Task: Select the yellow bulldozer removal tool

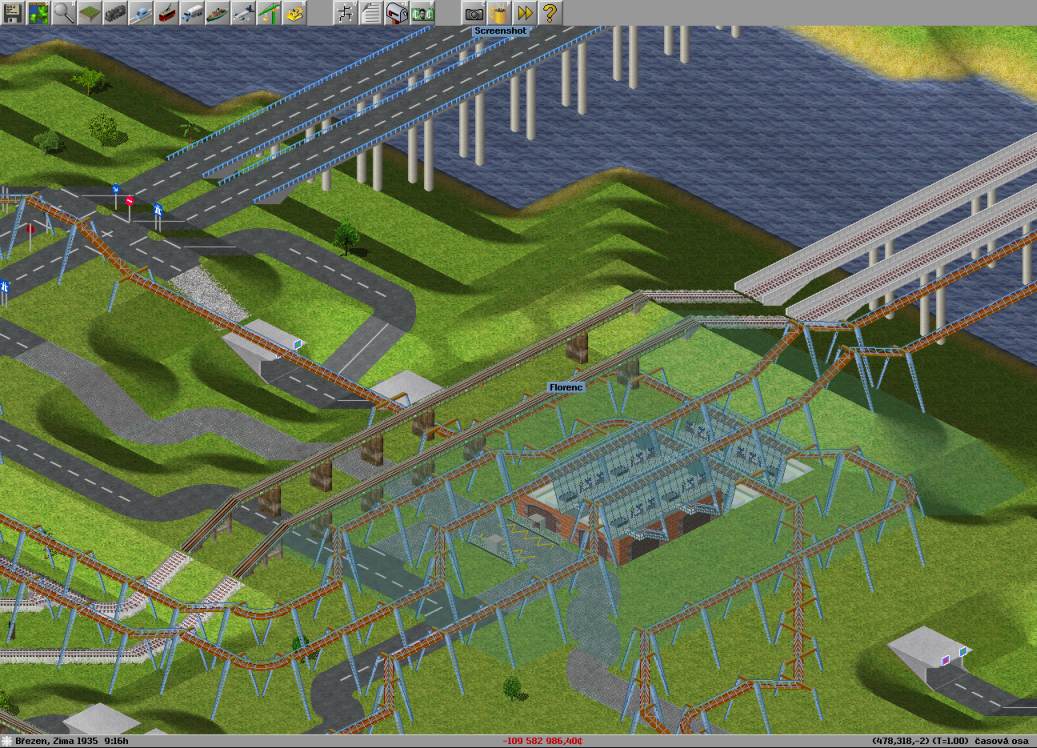Action: (x=295, y=13)
